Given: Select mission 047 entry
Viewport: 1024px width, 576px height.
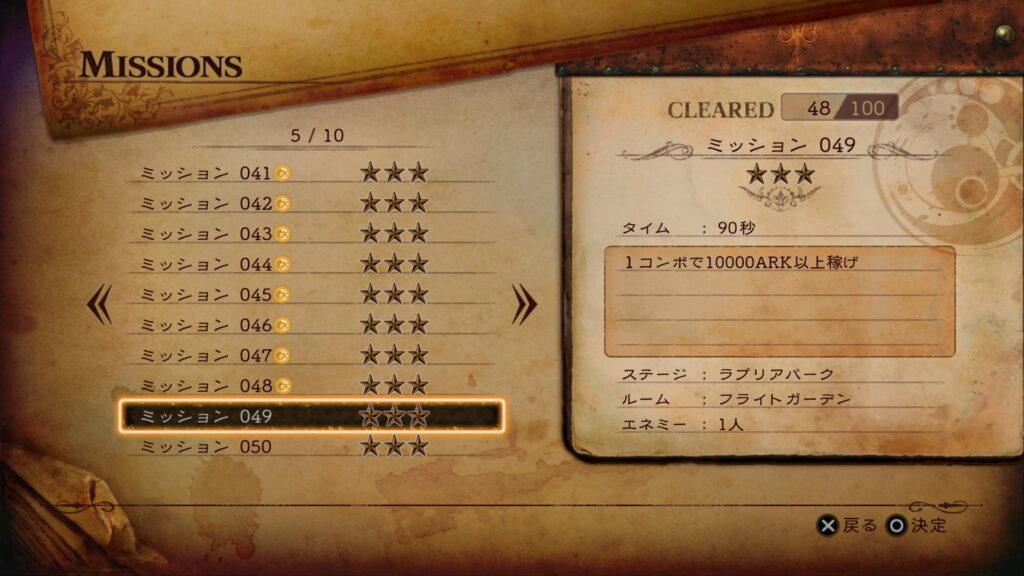Looking at the screenshot, I should point(310,355).
